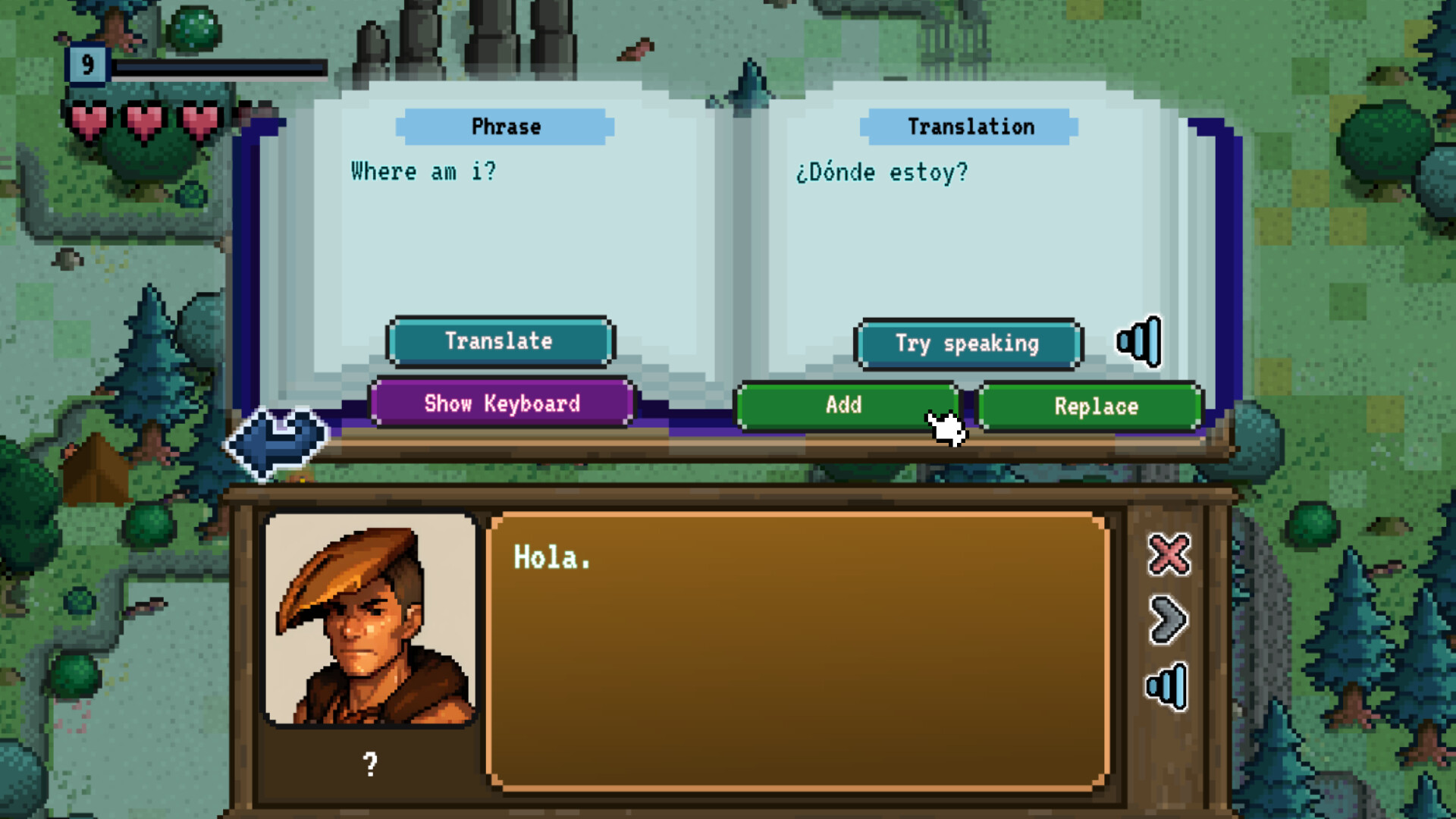The height and width of the screenshot is (819, 1456).
Task: Close the dialogue with the red X icon
Action: coord(1168,554)
